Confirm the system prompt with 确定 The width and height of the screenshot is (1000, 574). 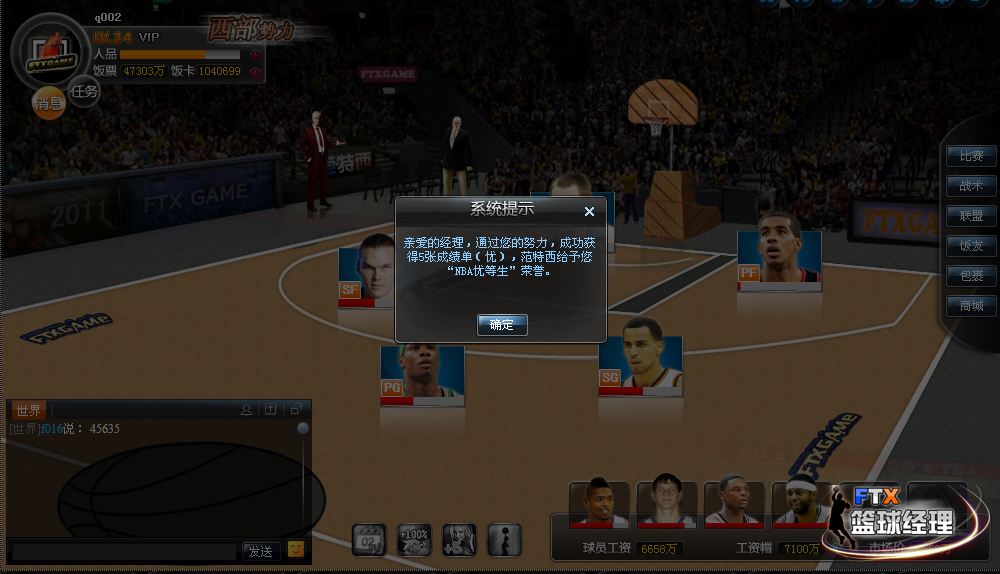(x=501, y=325)
